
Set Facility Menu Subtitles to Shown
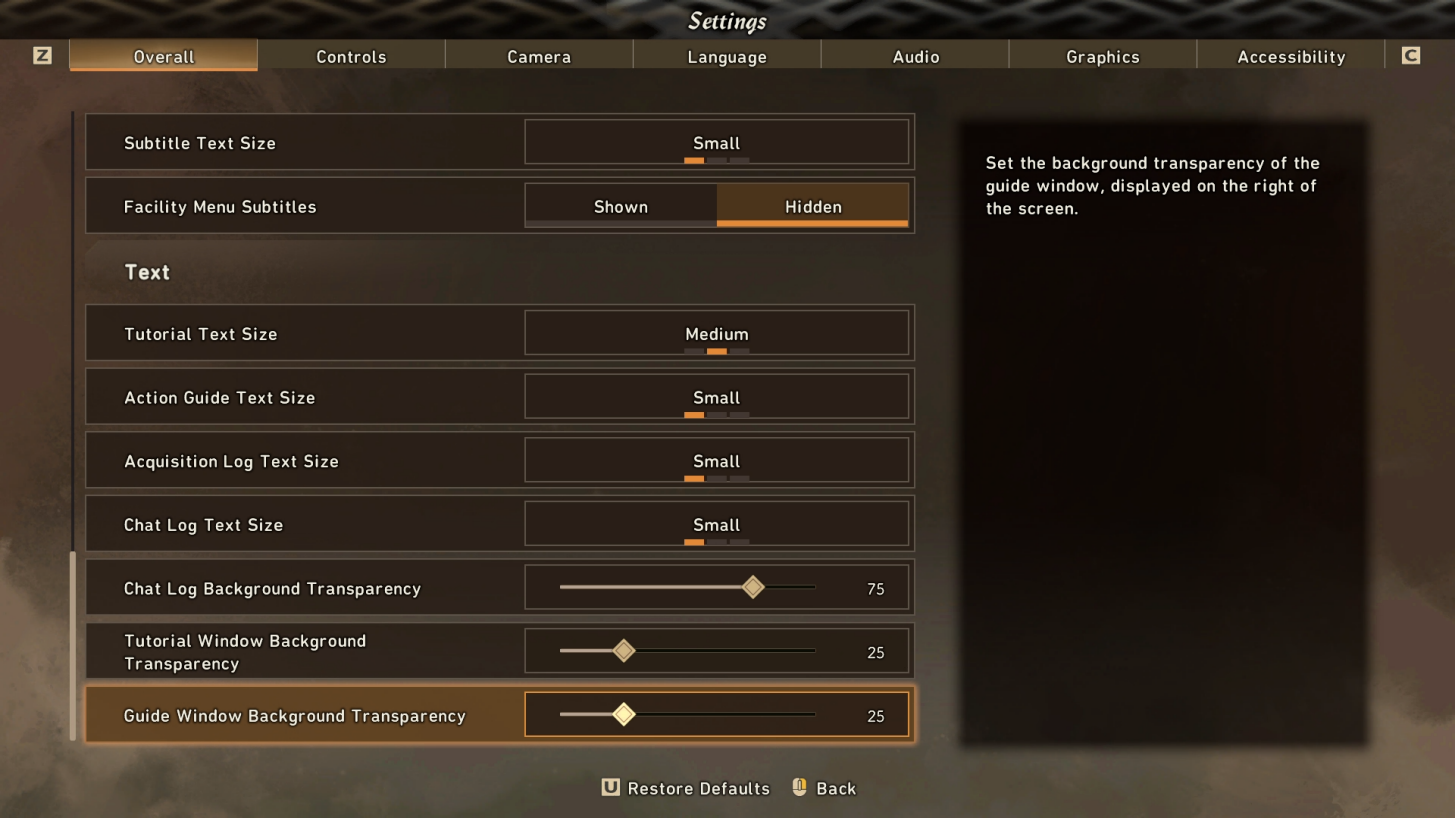[620, 206]
